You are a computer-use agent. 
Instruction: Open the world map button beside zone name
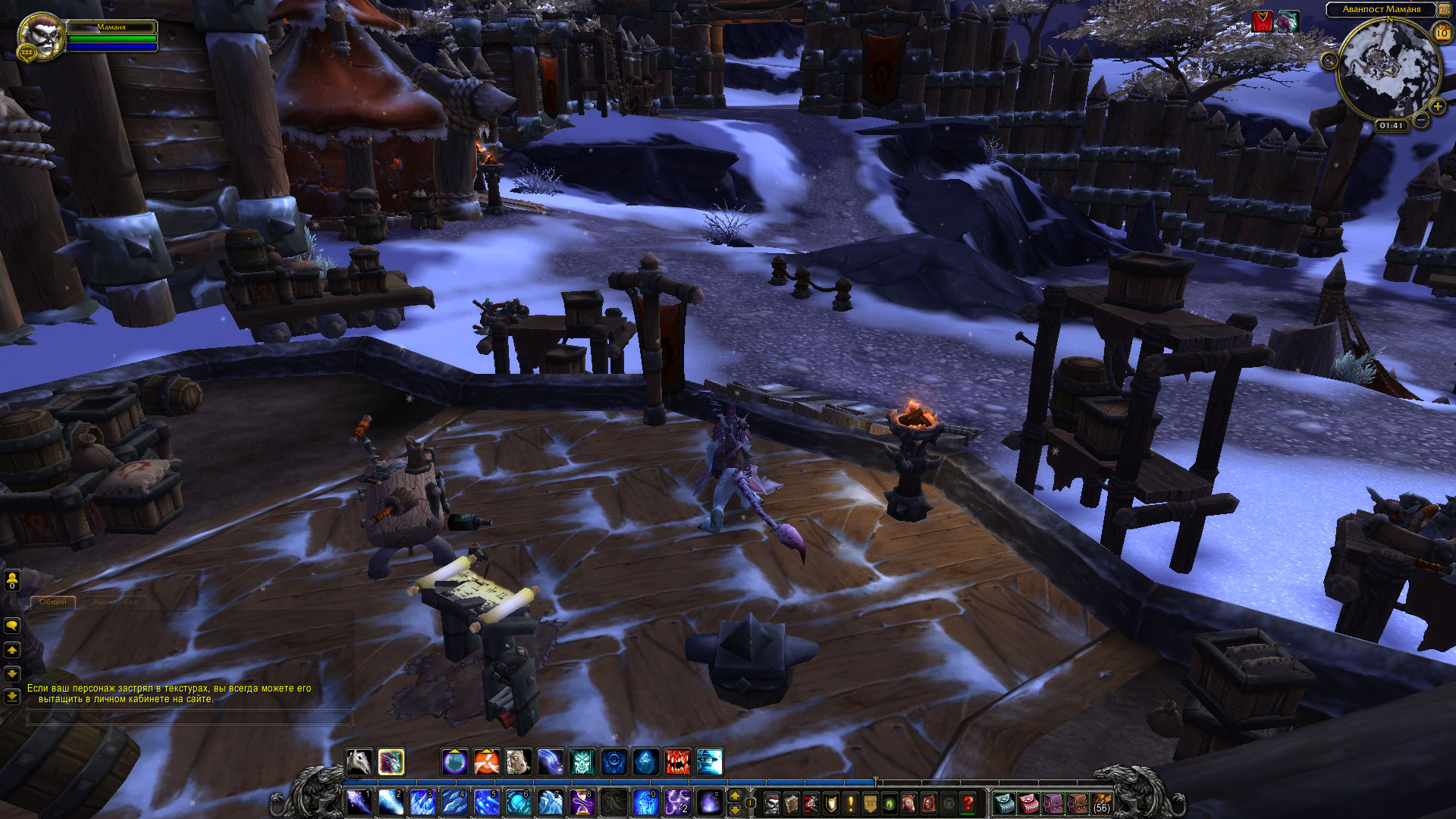click(1445, 10)
